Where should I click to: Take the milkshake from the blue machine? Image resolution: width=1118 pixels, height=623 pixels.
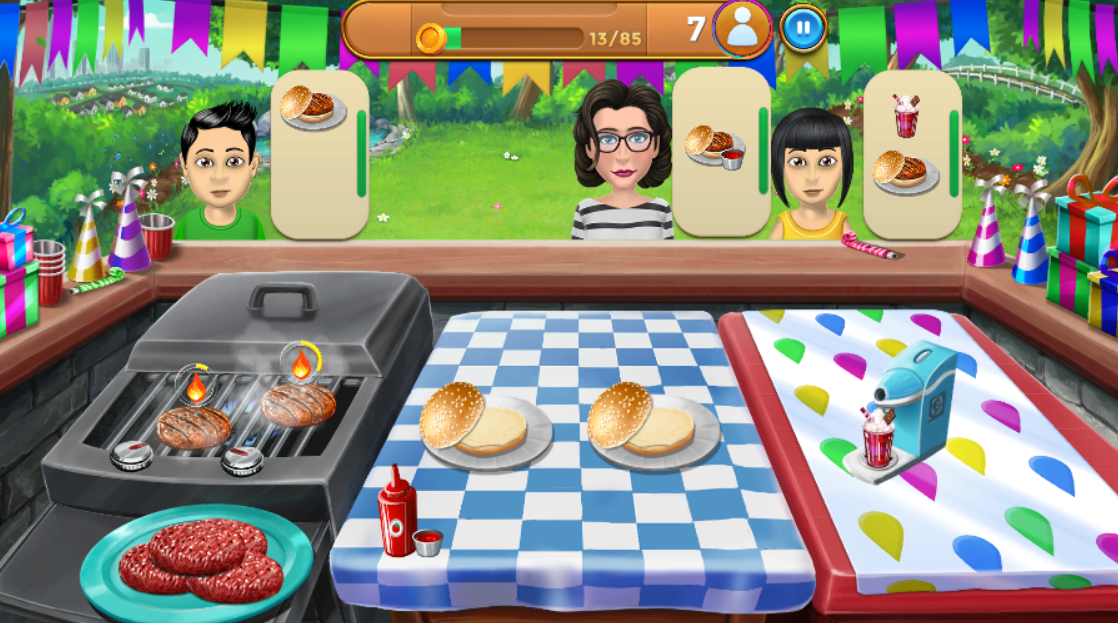877,442
